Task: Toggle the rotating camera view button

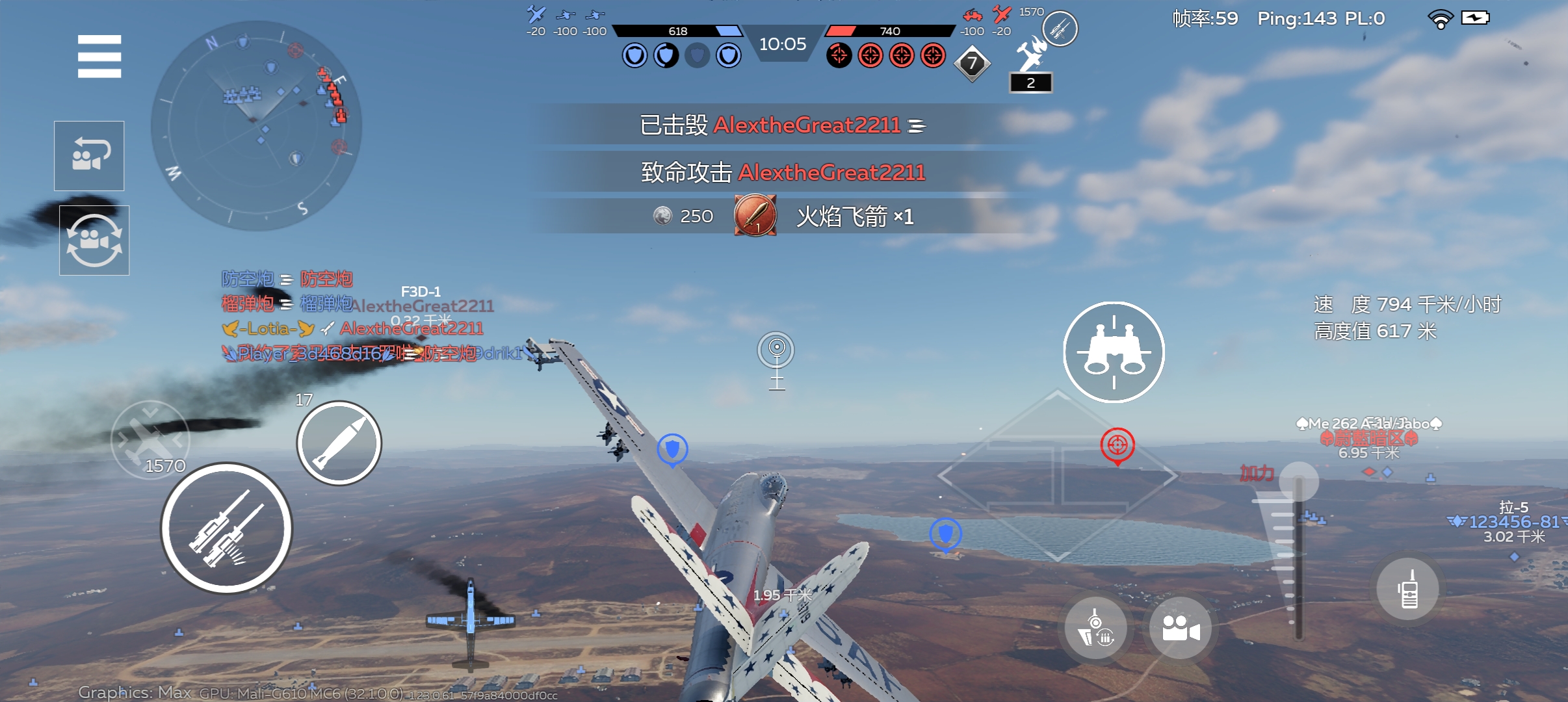Action: (94, 240)
